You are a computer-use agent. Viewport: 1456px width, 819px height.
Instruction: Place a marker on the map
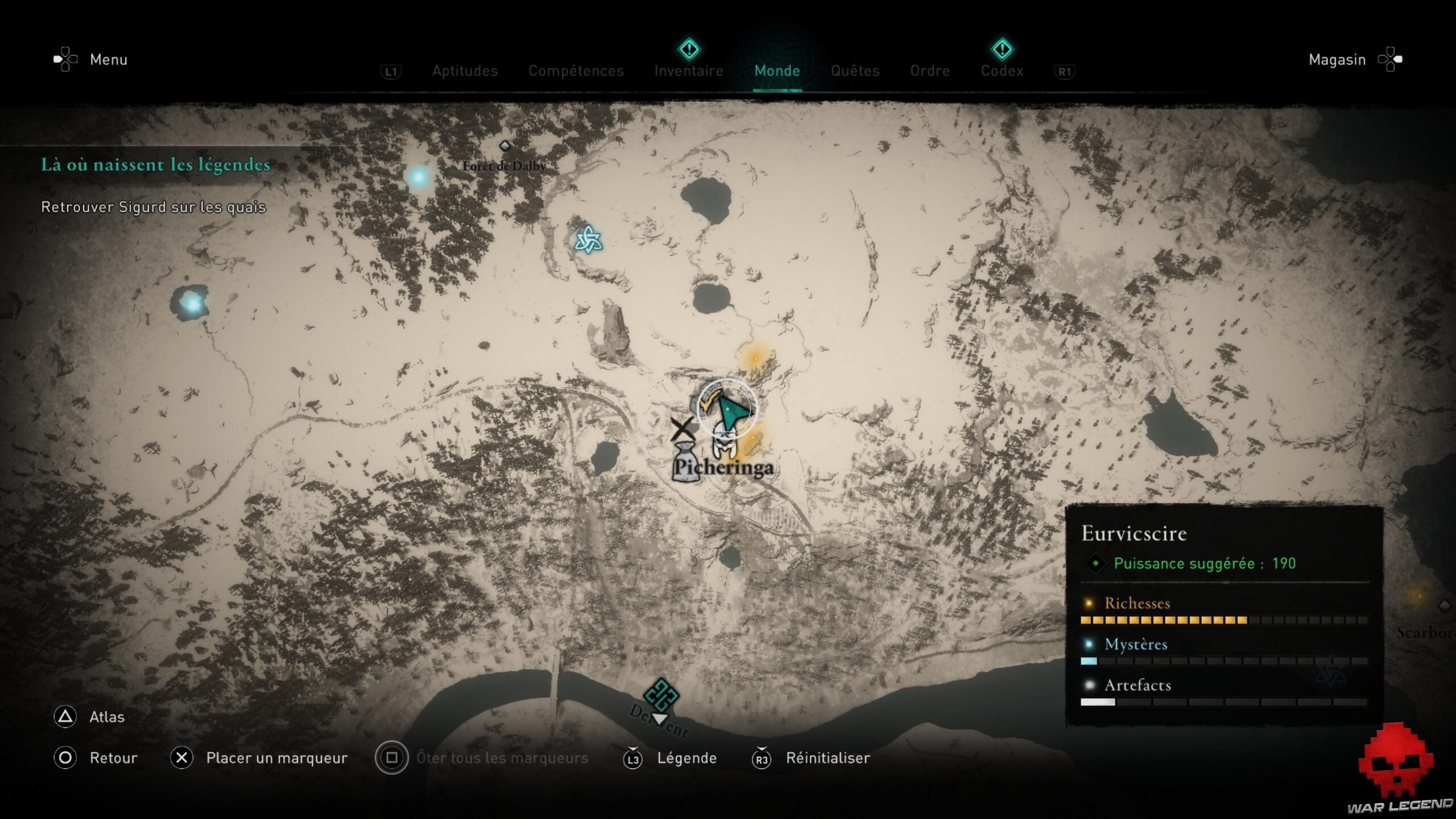[278, 758]
